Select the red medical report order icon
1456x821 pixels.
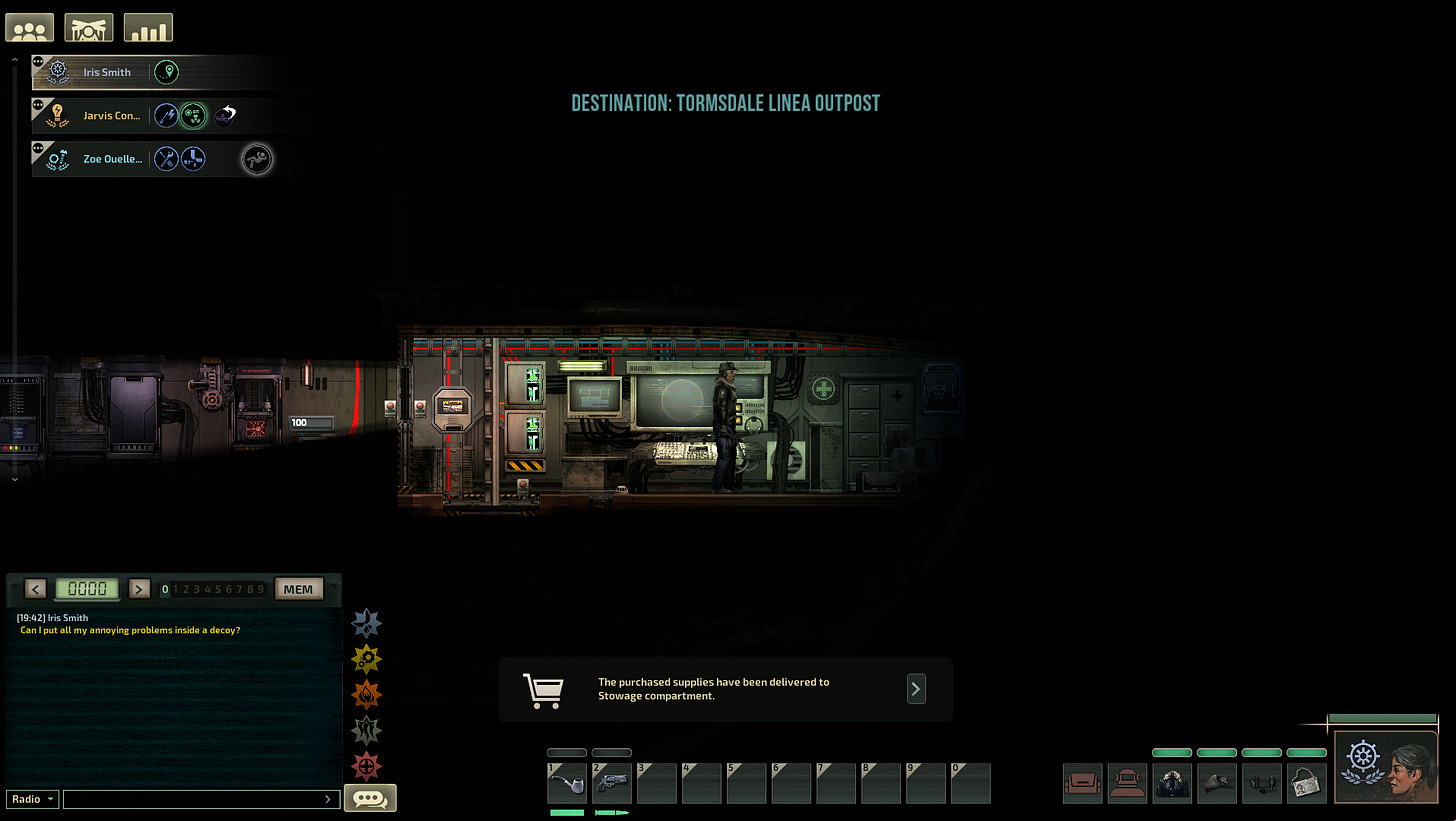click(366, 766)
